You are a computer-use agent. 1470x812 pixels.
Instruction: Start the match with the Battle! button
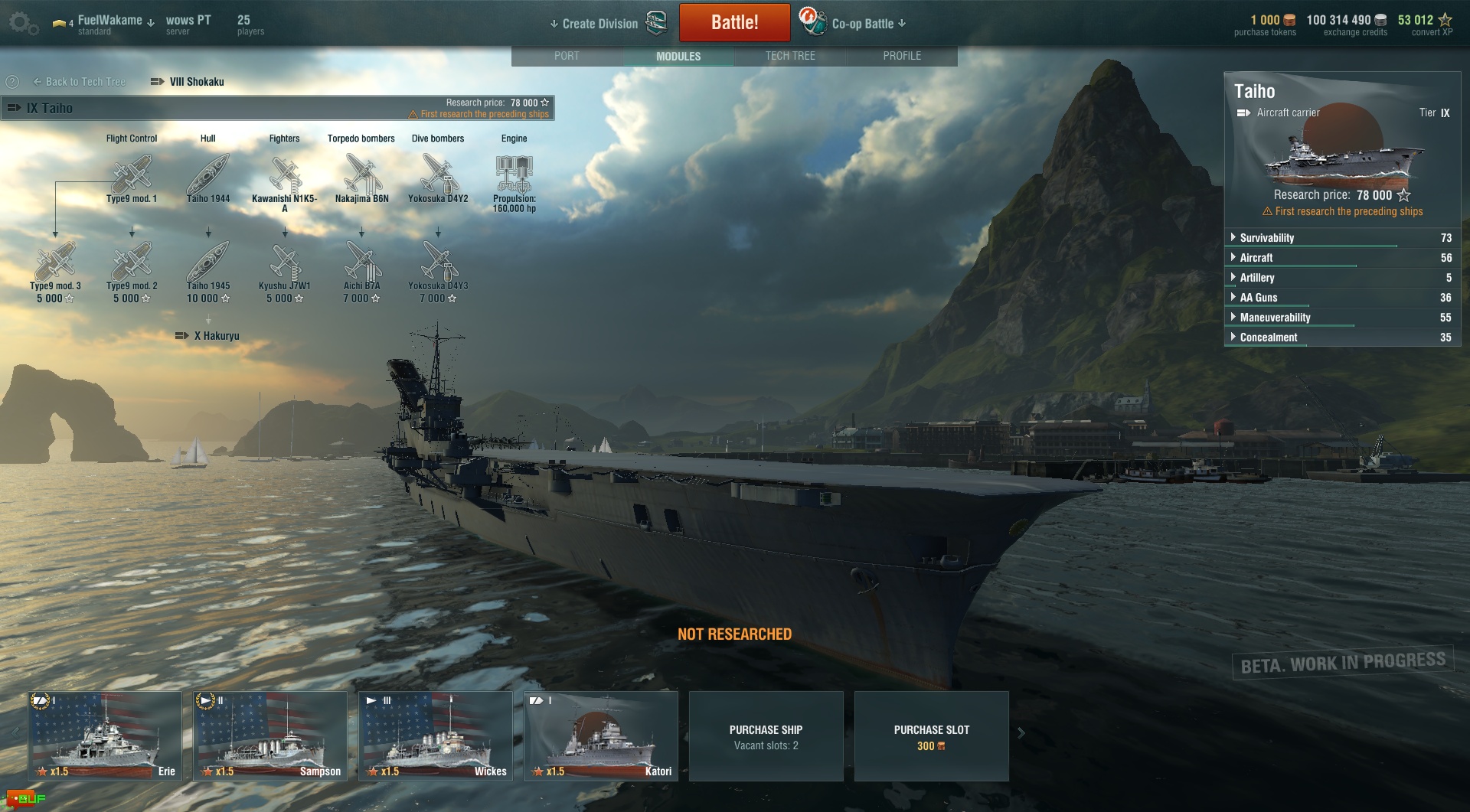(x=734, y=23)
